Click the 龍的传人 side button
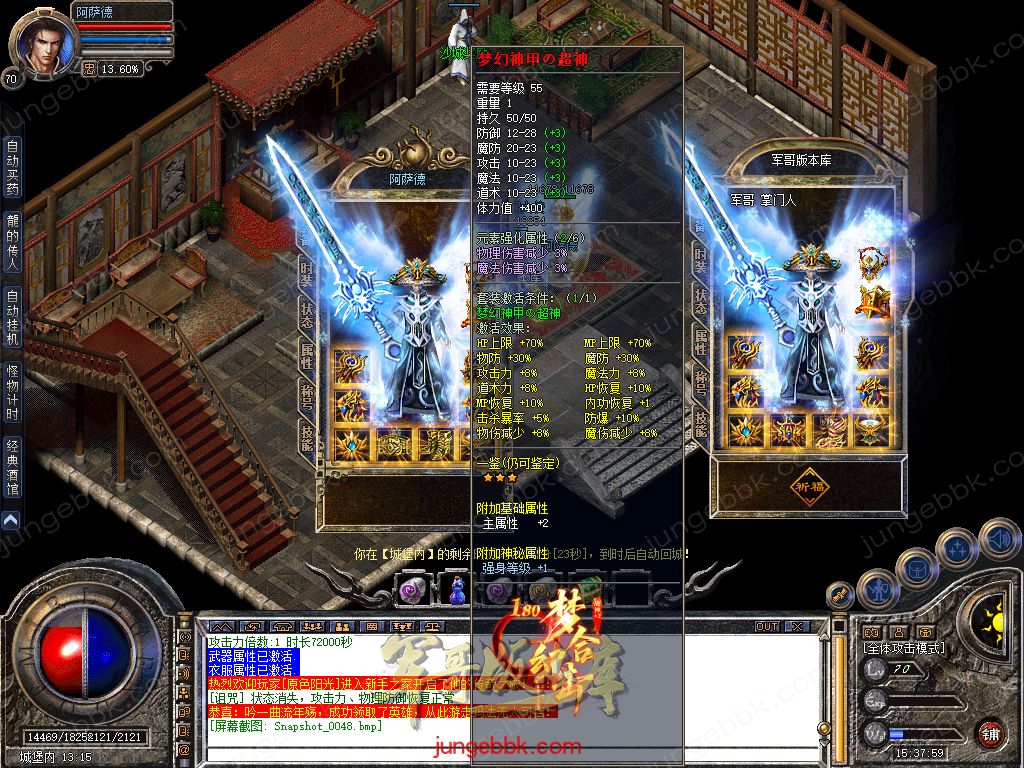The height and width of the screenshot is (768, 1024). point(12,241)
